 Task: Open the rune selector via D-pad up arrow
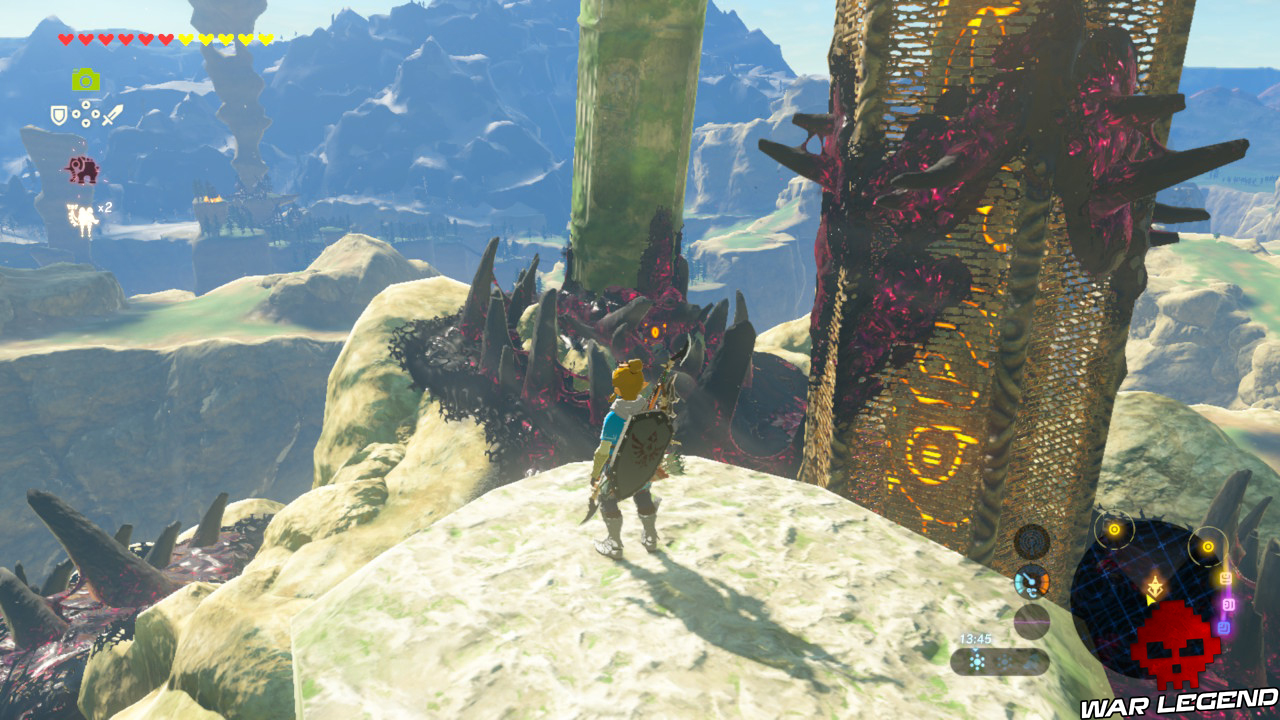click(x=85, y=105)
